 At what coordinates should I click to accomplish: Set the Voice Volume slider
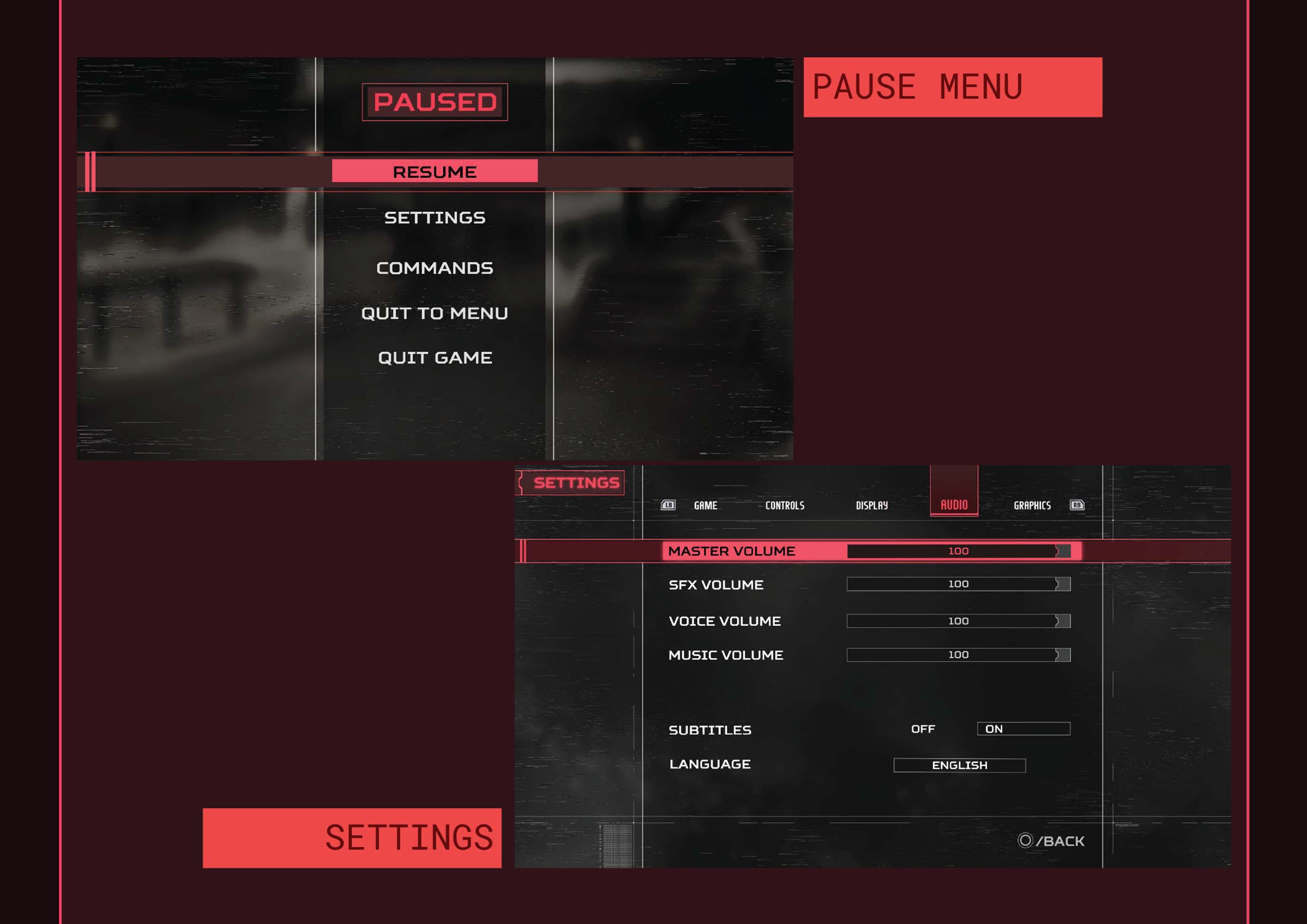click(958, 621)
